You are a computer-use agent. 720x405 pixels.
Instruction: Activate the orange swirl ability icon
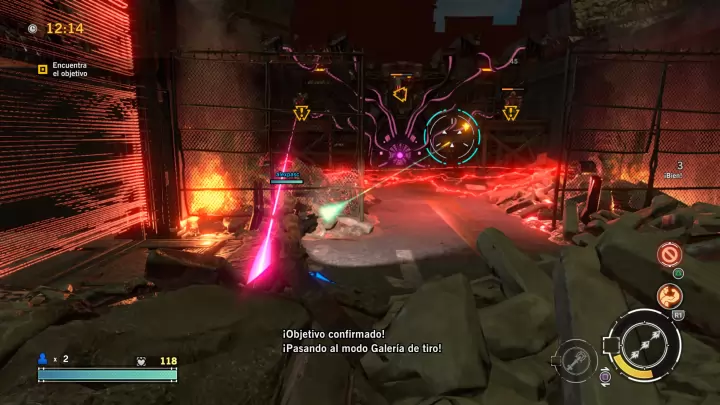pos(669,295)
